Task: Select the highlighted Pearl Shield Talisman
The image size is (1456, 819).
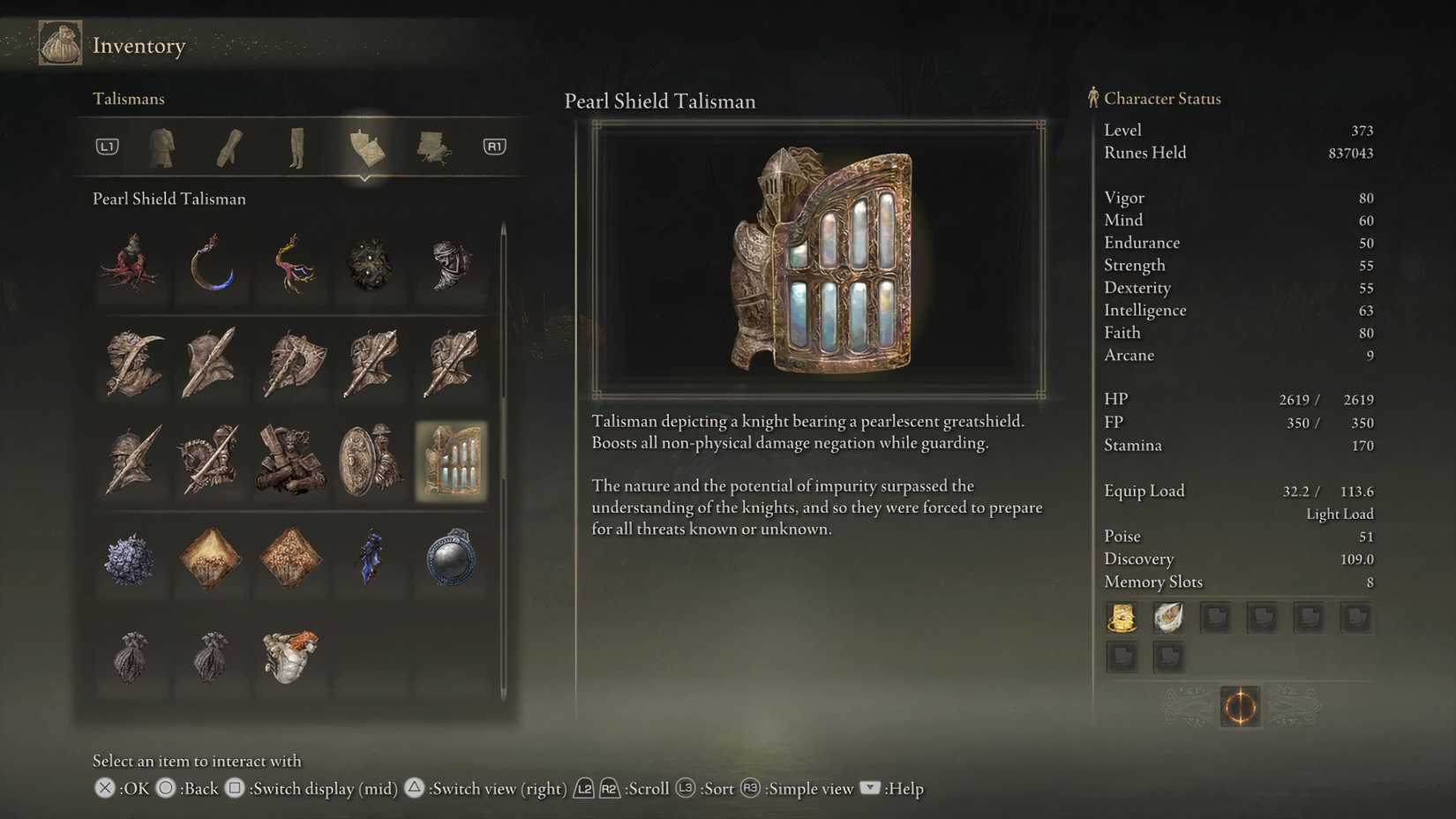Action: pos(451,460)
